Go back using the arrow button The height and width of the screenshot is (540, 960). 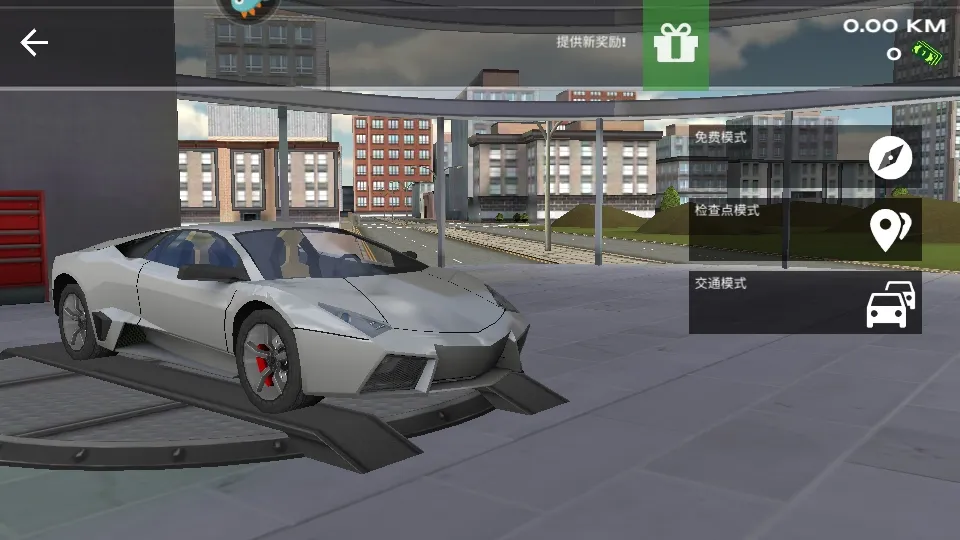(x=34, y=43)
